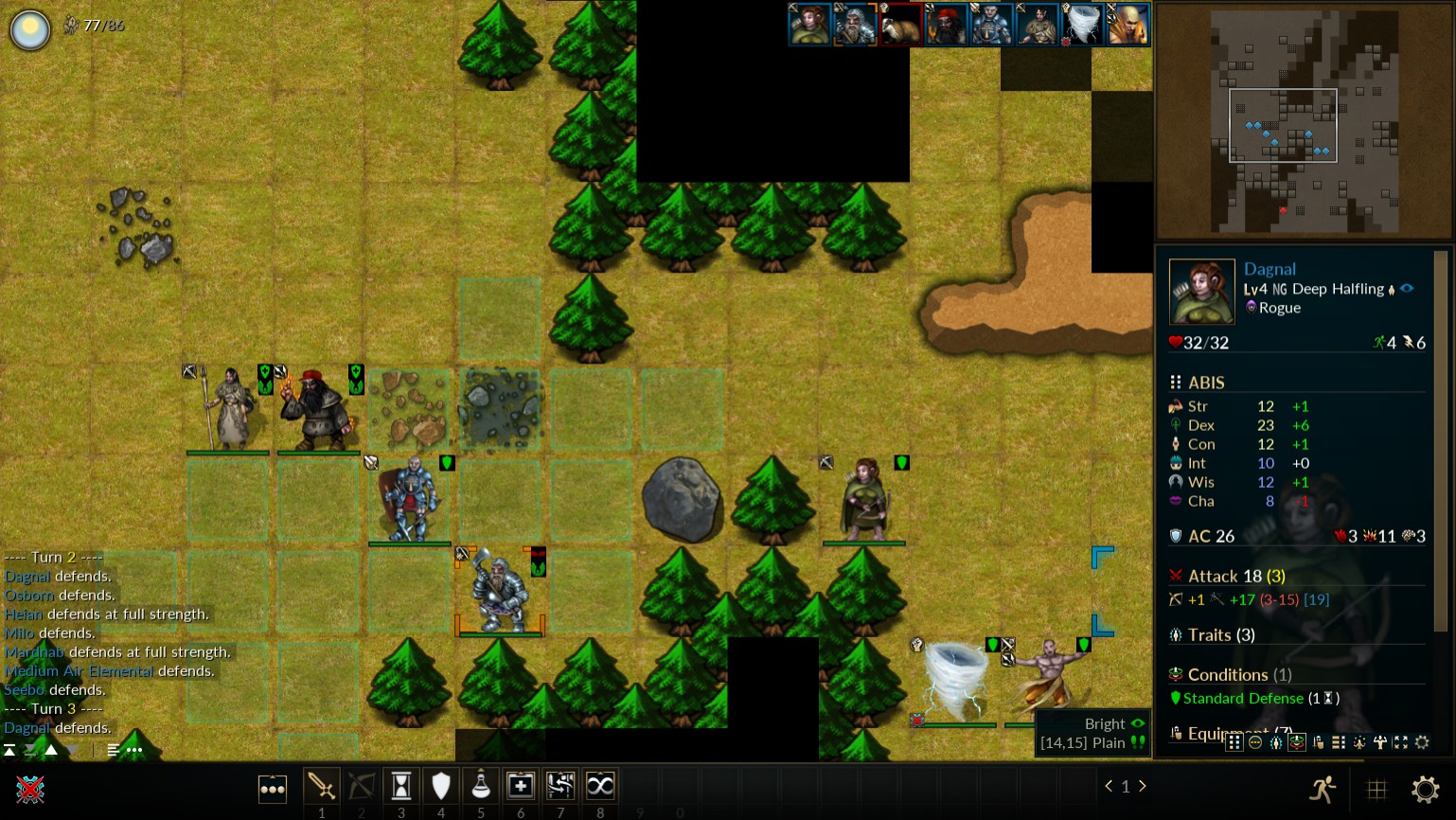Expand the Traits section

pos(1221,635)
